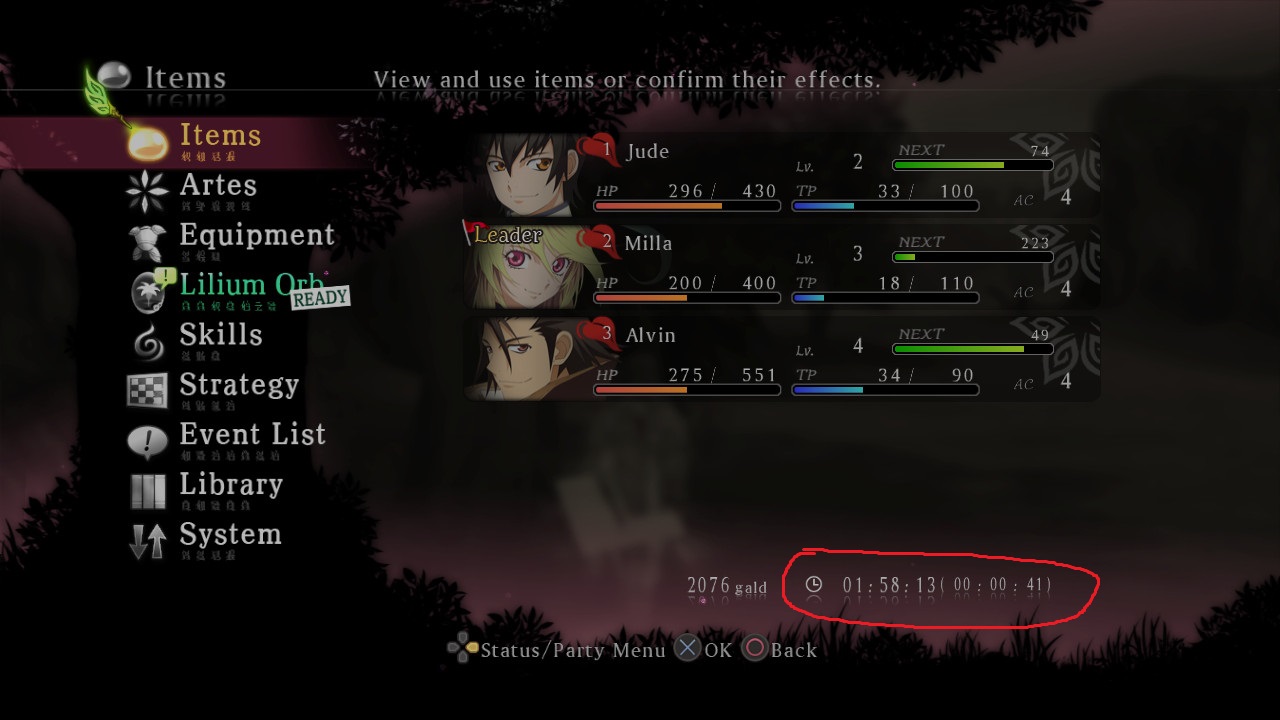The width and height of the screenshot is (1280, 720).
Task: Go to the Library entry
Action: tap(230, 486)
